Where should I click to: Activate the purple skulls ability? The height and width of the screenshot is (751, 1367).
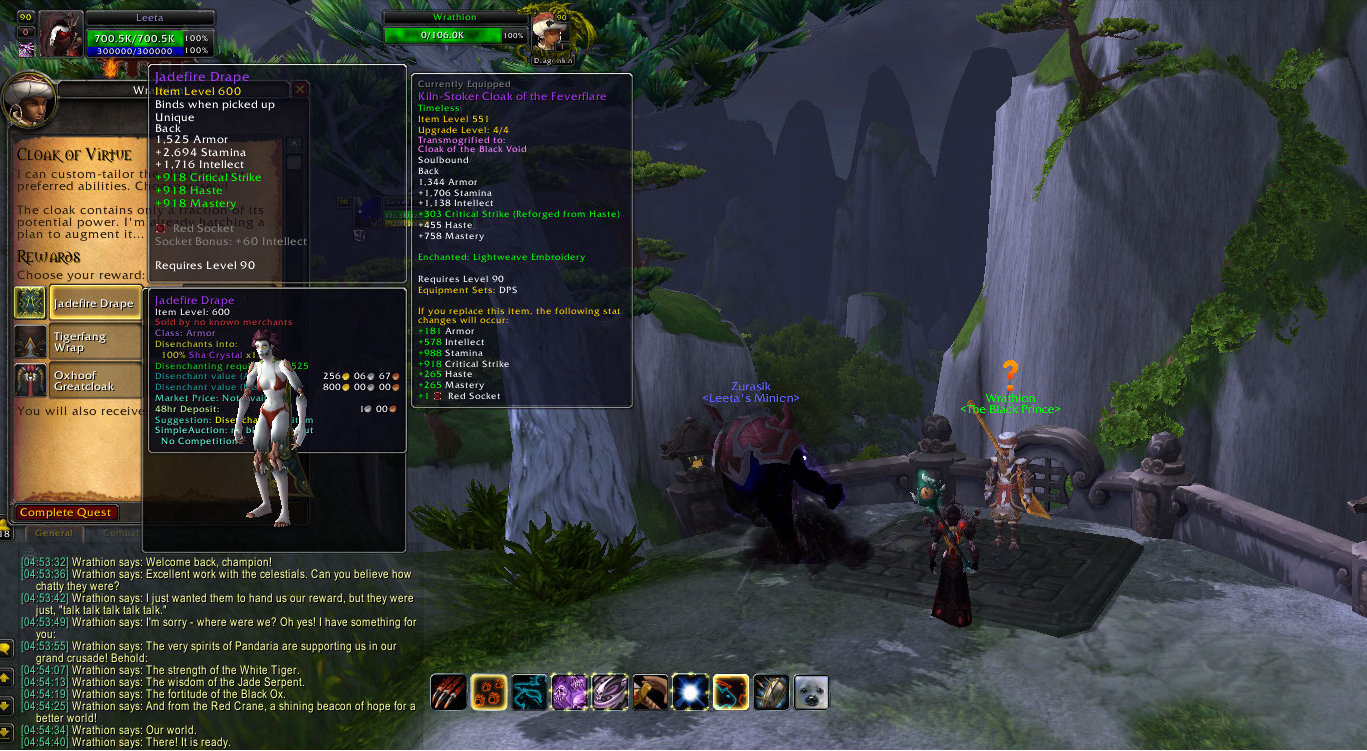(x=569, y=692)
